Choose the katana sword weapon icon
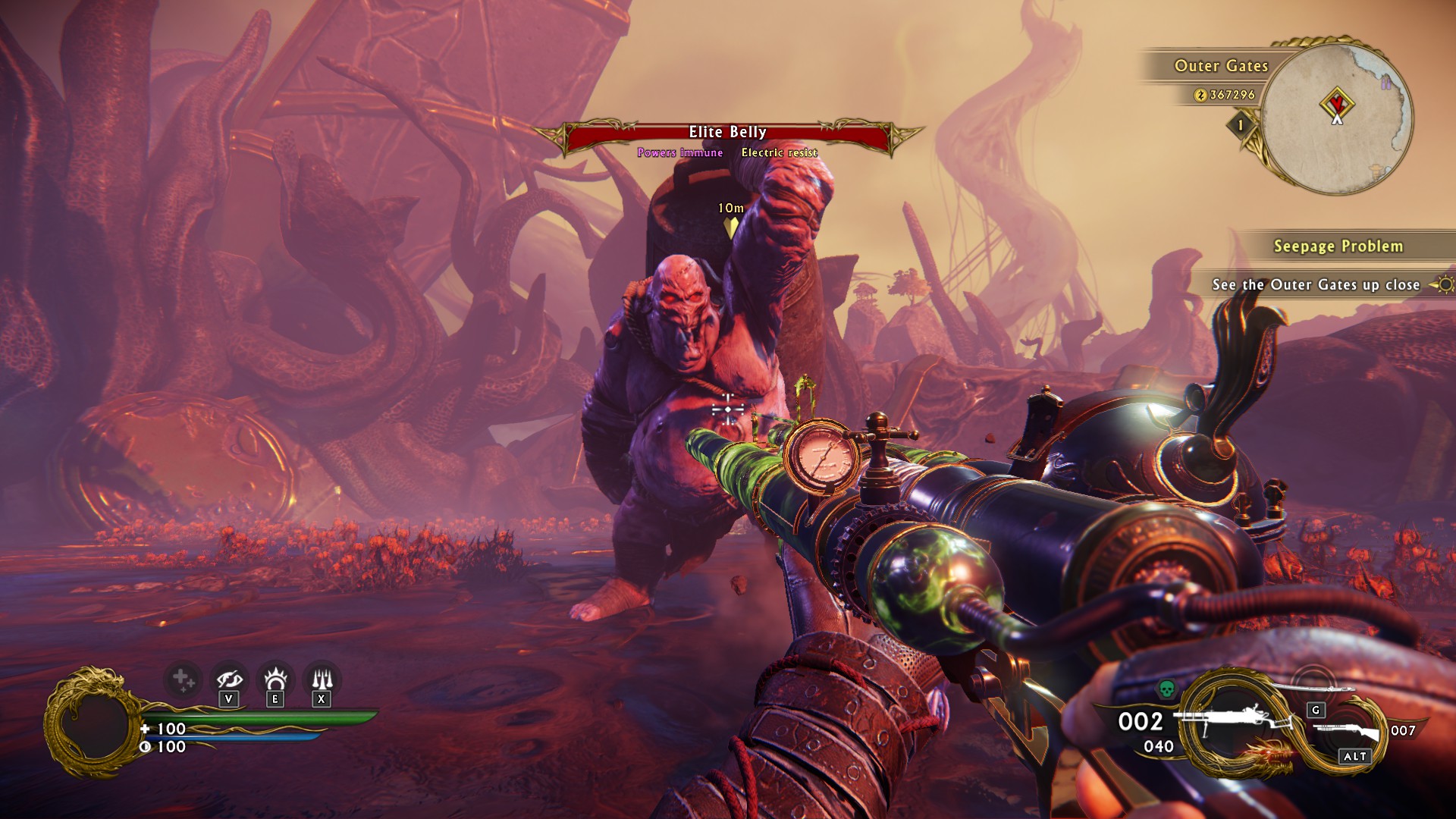The height and width of the screenshot is (819, 1456). pyautogui.click(x=1310, y=688)
